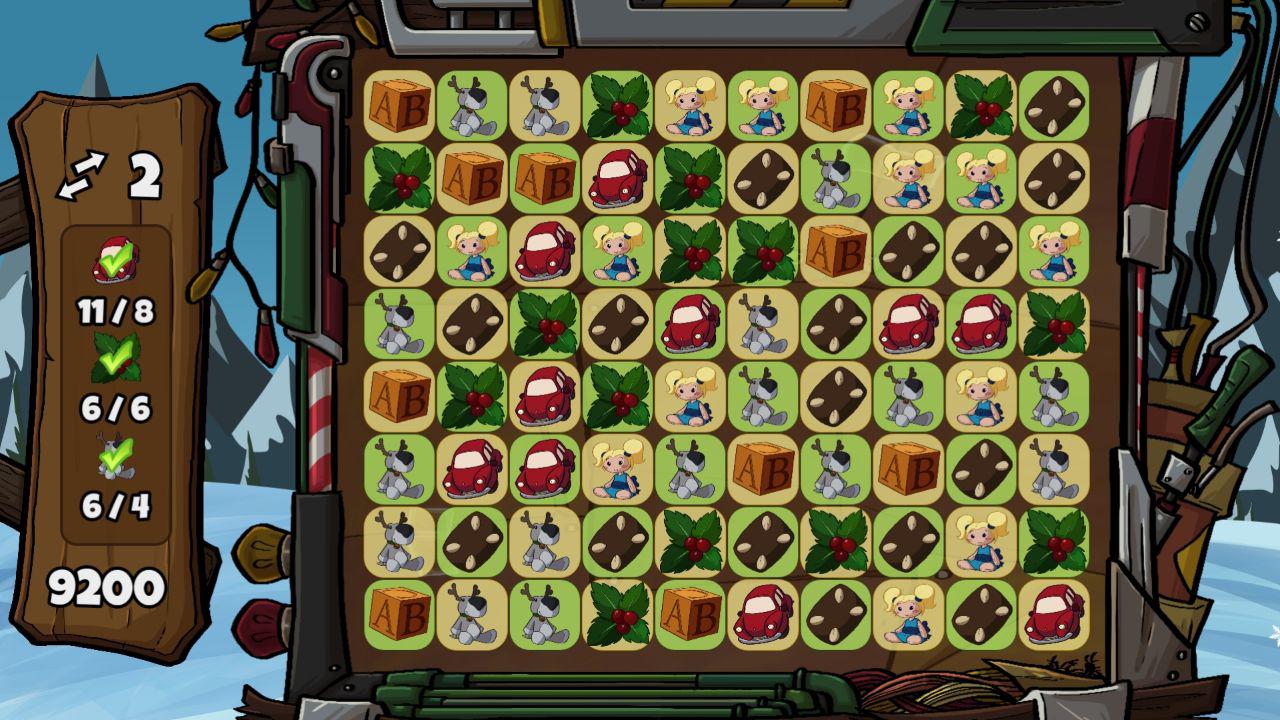Viewport: 1280px width, 720px height.
Task: Choose the red car in the bottom-right corner
Action: (1054, 614)
